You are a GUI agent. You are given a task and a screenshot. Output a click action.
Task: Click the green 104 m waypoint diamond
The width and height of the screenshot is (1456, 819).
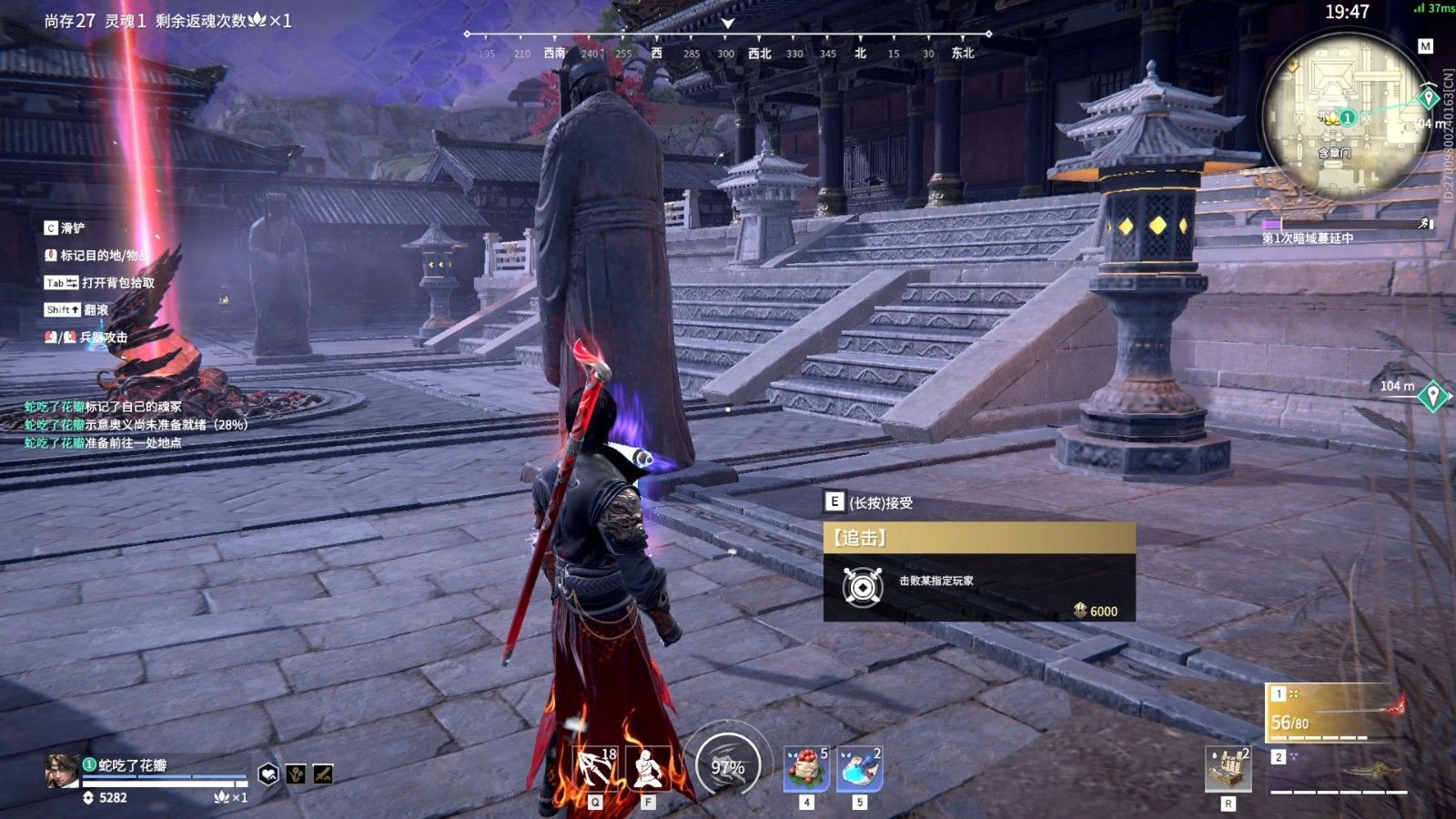pyautogui.click(x=1432, y=397)
